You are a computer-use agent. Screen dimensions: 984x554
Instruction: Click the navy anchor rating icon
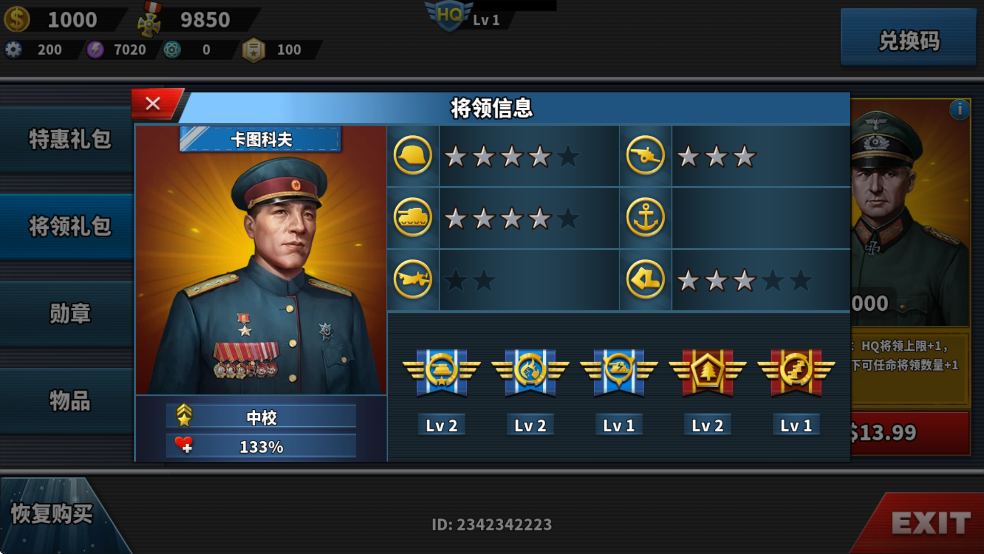646,218
